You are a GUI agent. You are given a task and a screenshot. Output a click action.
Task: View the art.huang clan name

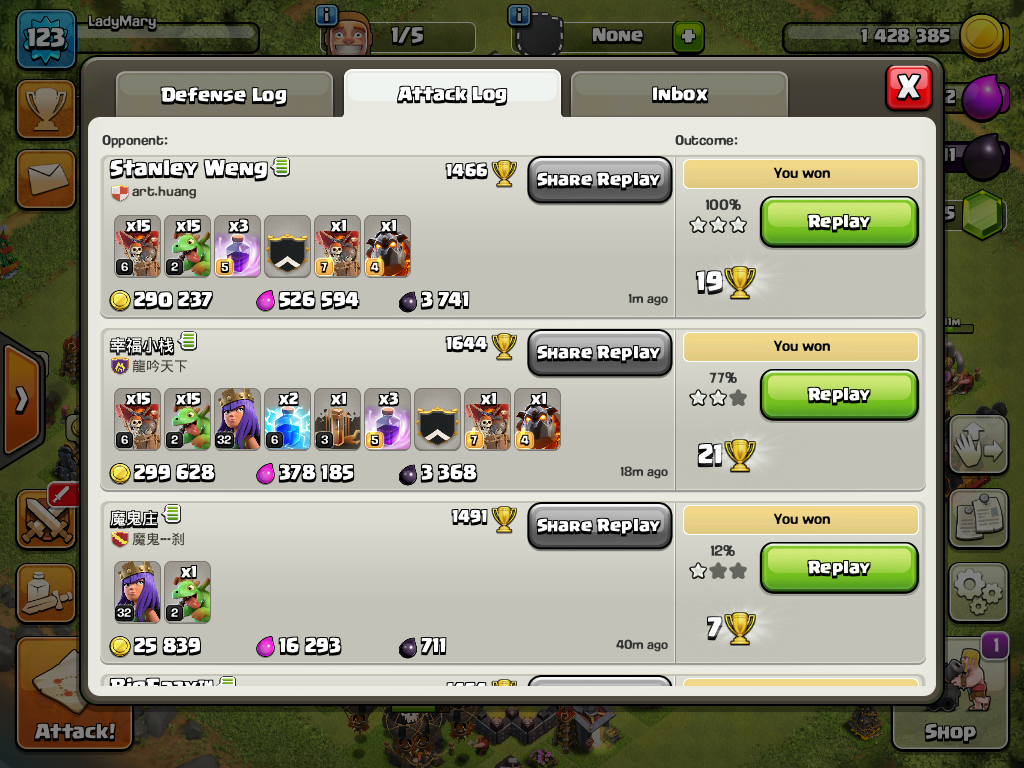[x=163, y=192]
